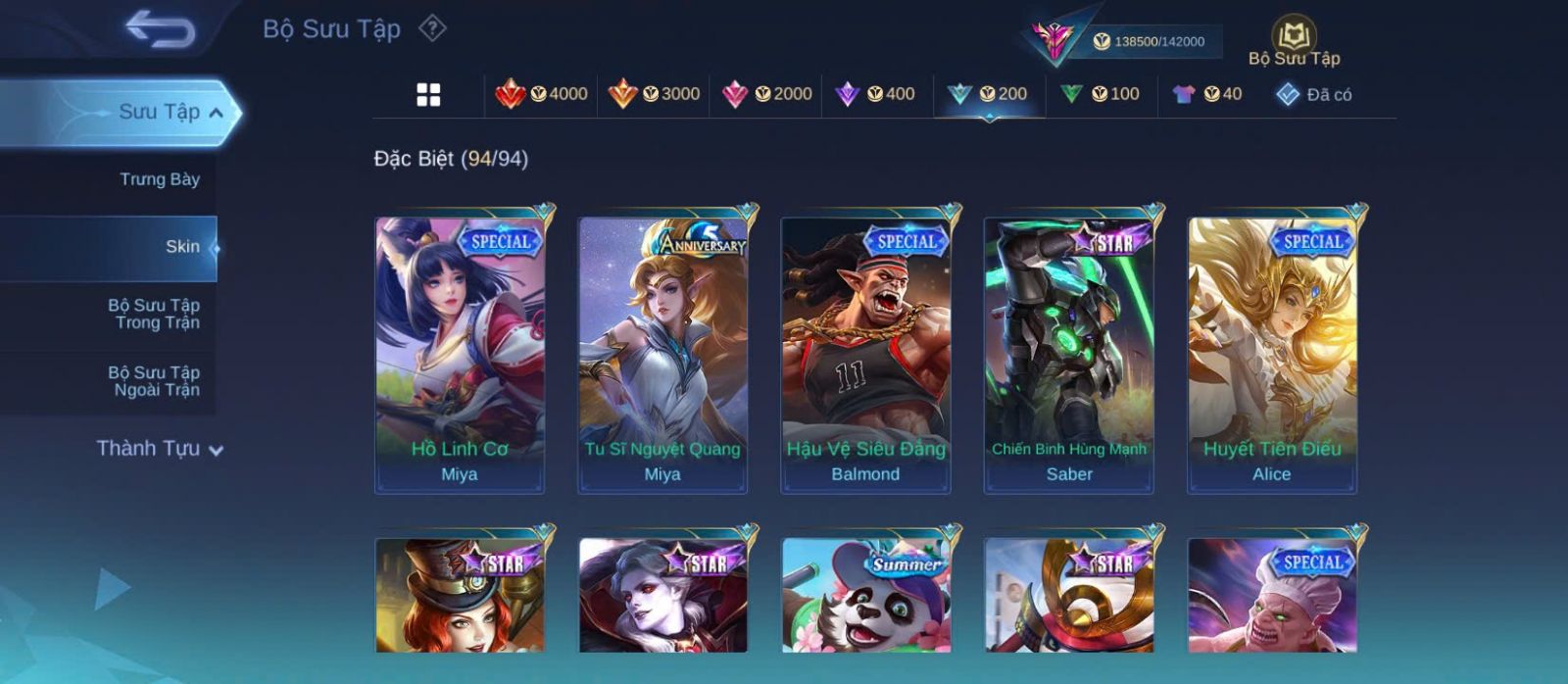Select Miya's Hồ Linh Cơ skin card
This screenshot has height=684, width=1568.
pos(460,354)
